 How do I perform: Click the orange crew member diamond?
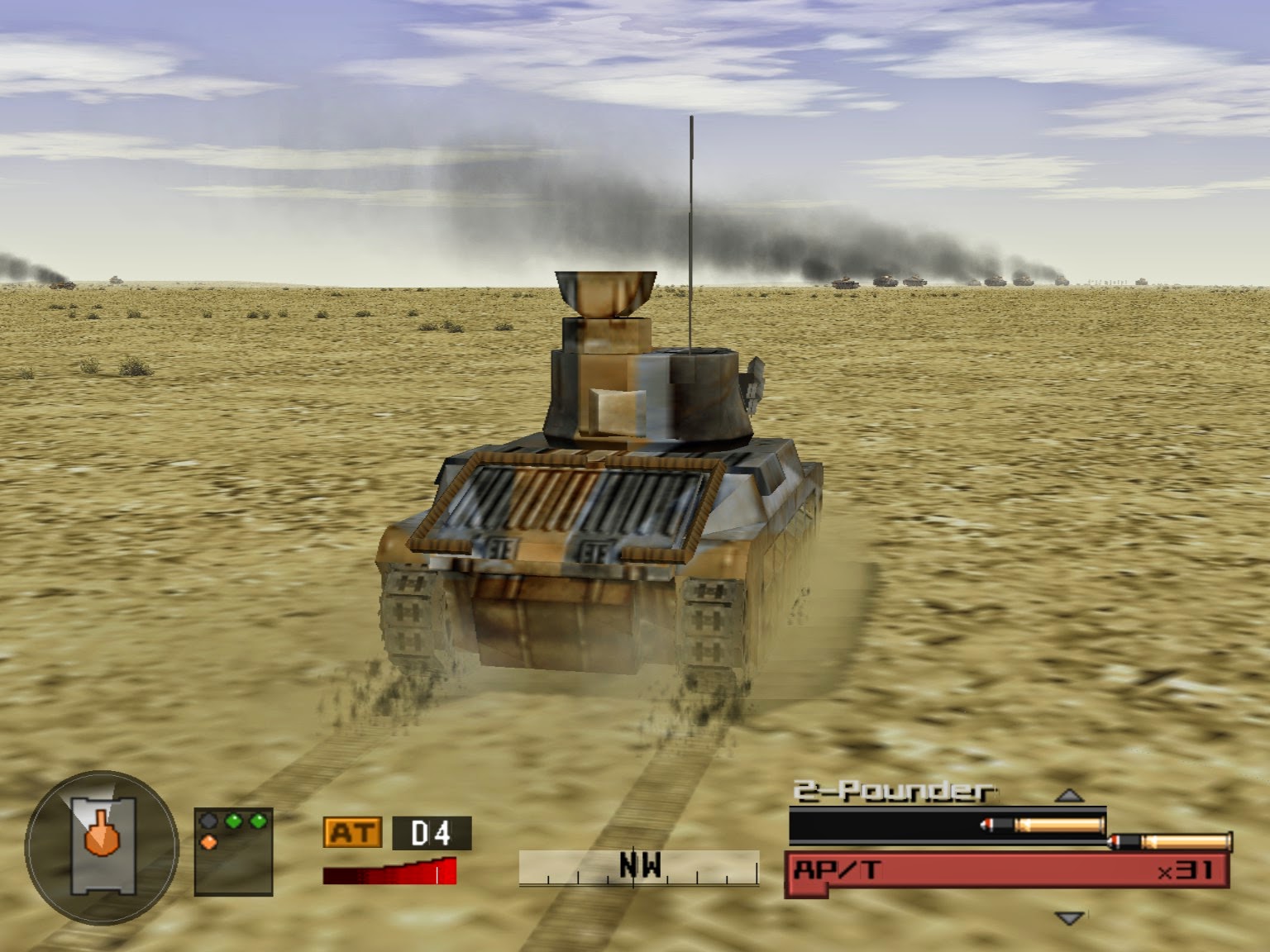tap(208, 842)
